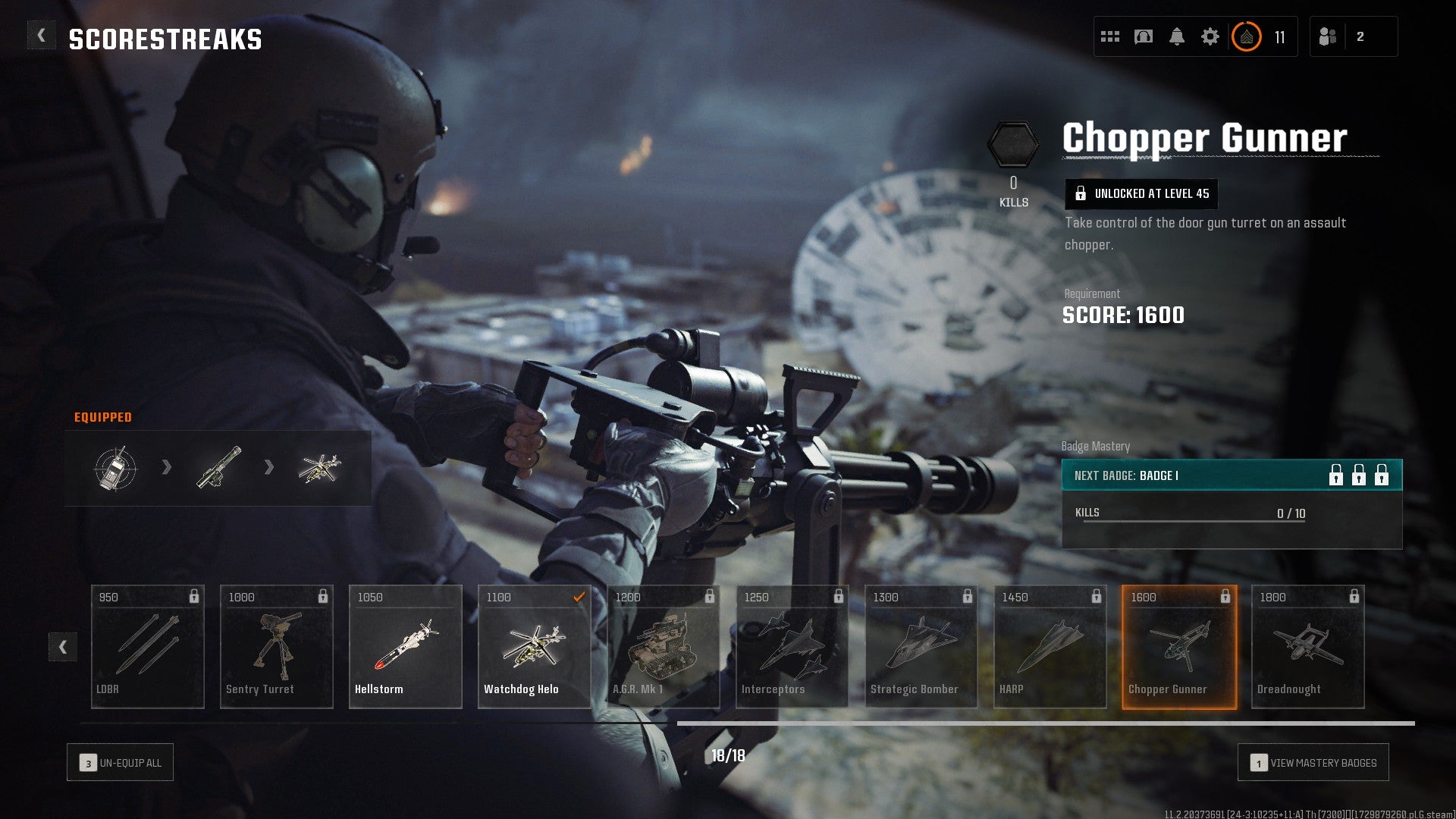Open the notifications bell icon

point(1177,34)
